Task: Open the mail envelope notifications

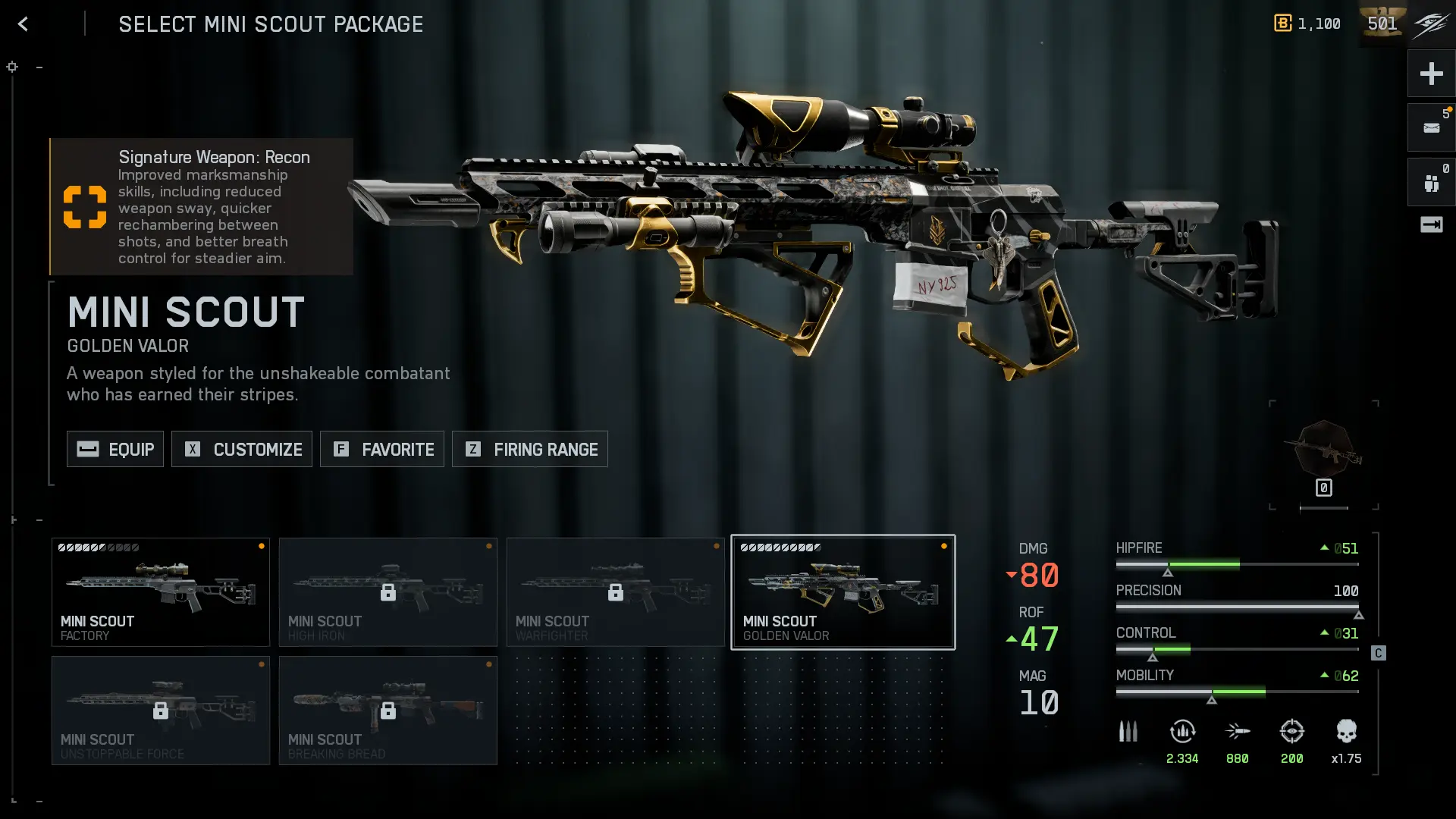Action: tap(1431, 128)
